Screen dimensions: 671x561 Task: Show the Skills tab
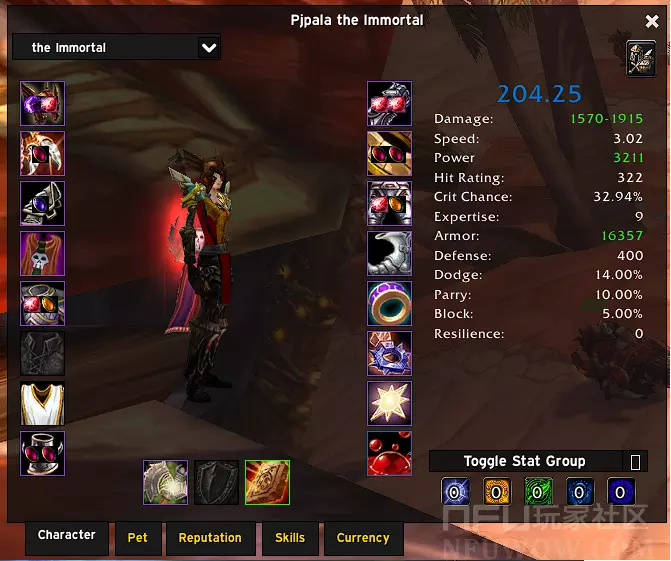click(290, 537)
